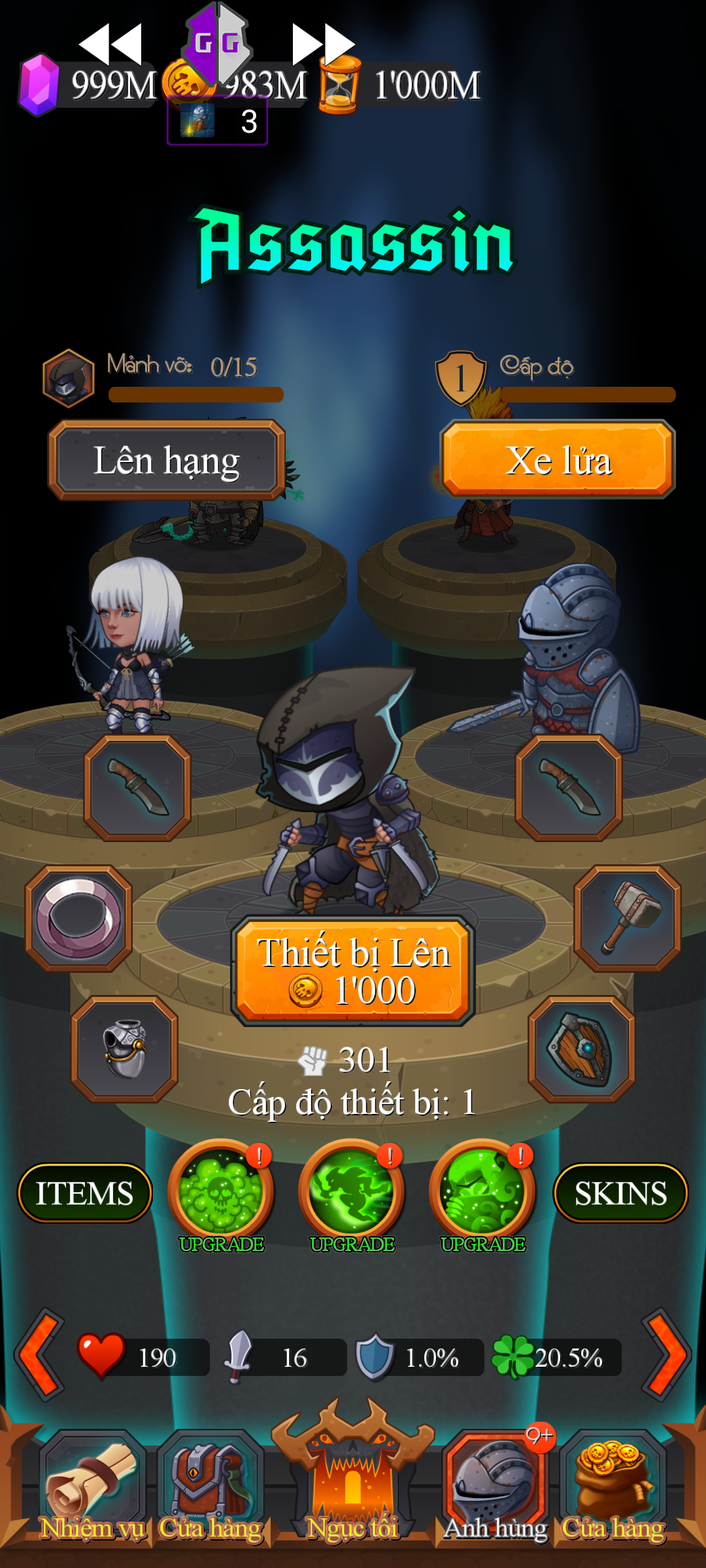The height and width of the screenshot is (1568, 706).
Task: Click the orange Xe lửa button
Action: click(558, 459)
